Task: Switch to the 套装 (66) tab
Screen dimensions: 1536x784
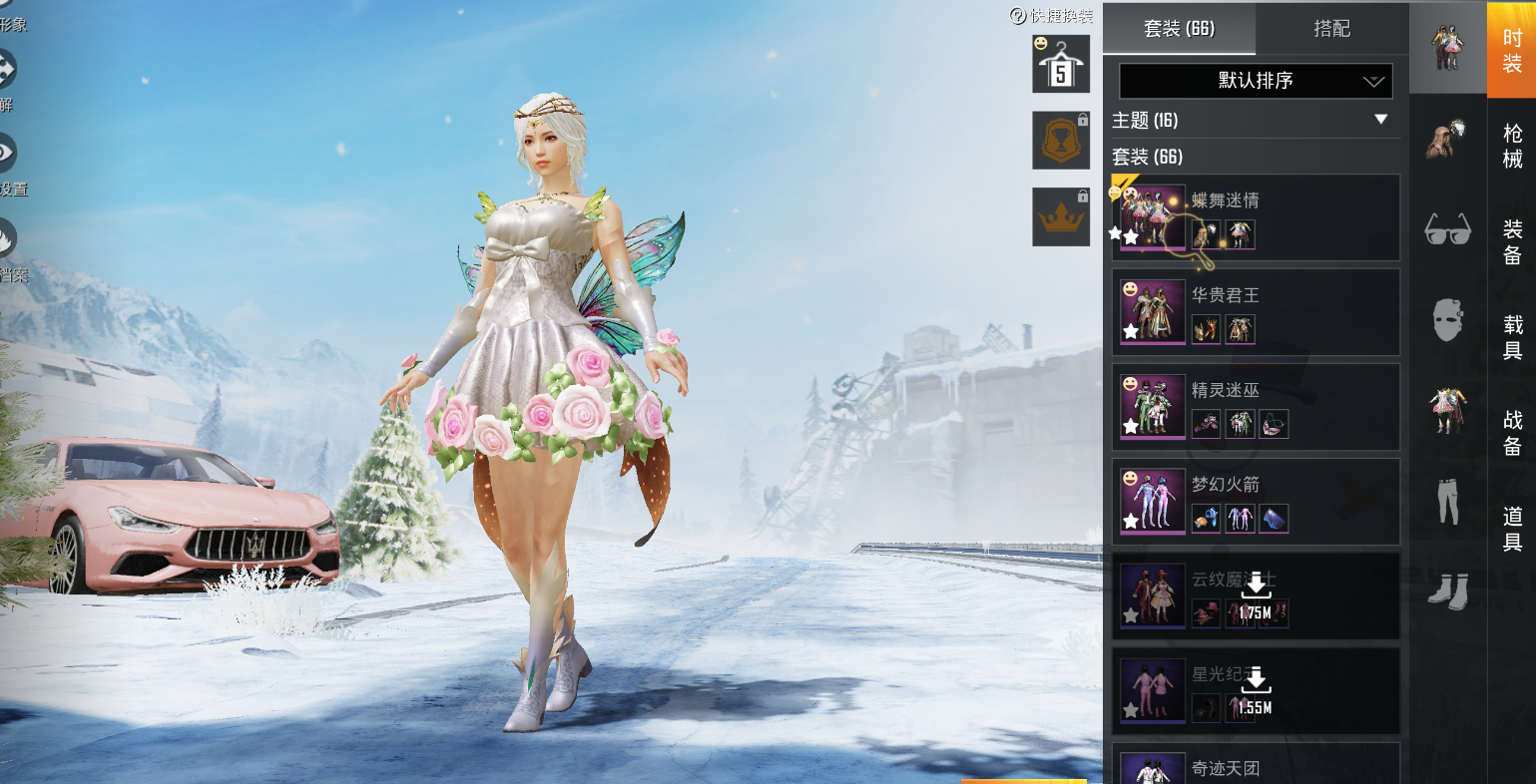Action: point(1179,29)
